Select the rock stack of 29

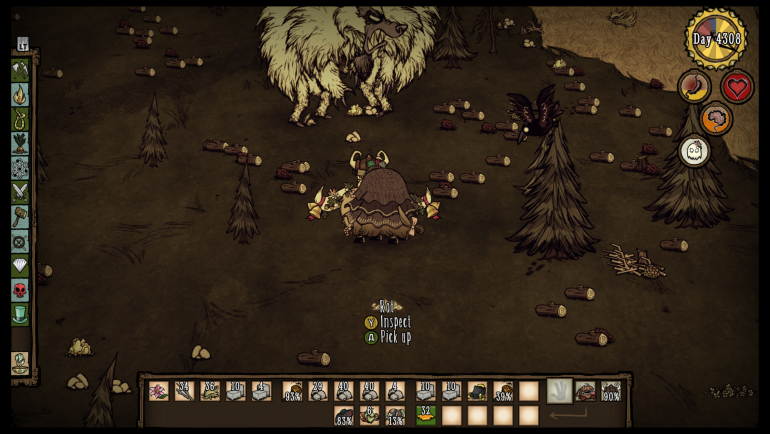[318, 391]
